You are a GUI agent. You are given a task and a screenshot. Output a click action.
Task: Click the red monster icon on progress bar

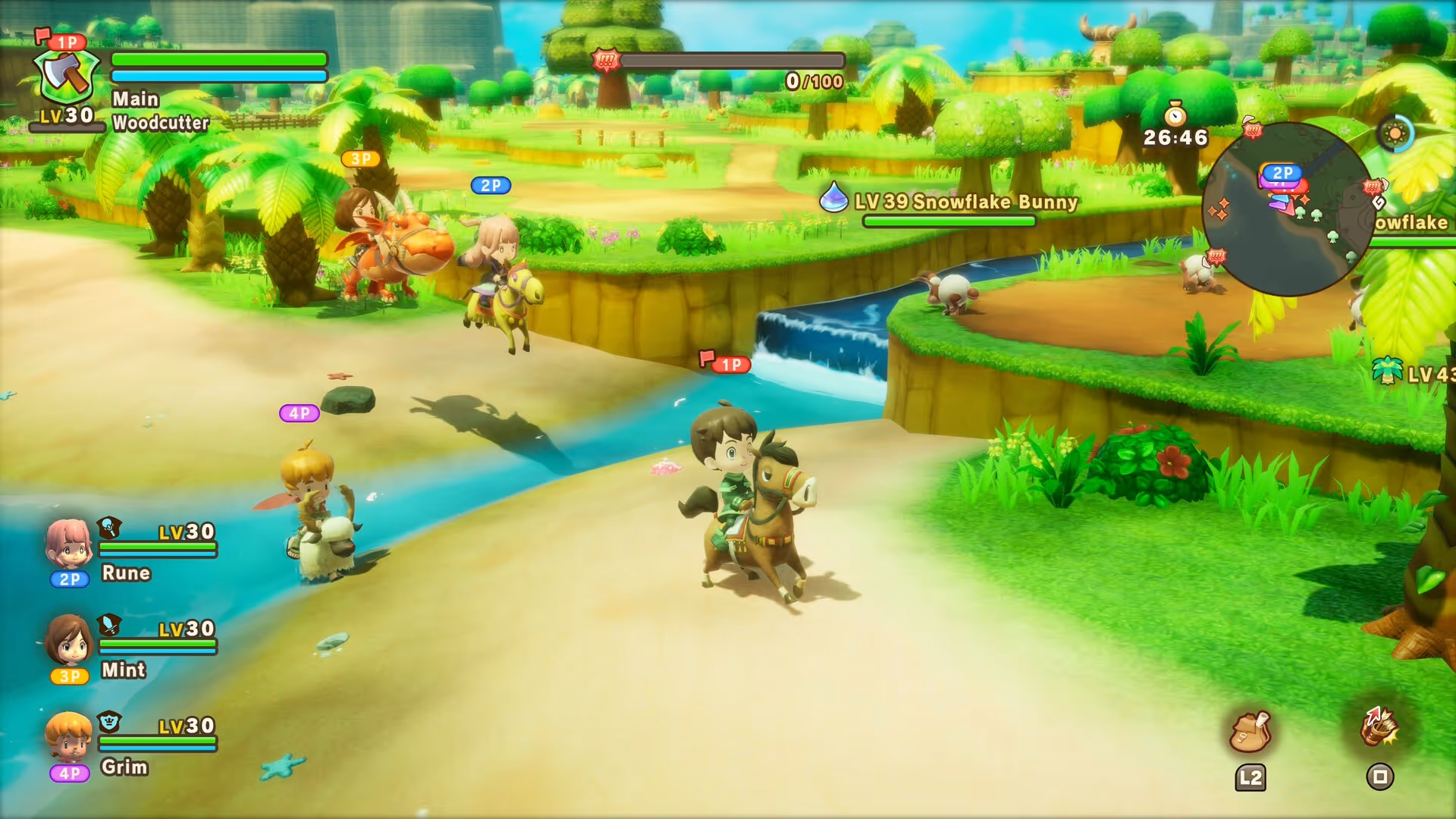pos(606,60)
